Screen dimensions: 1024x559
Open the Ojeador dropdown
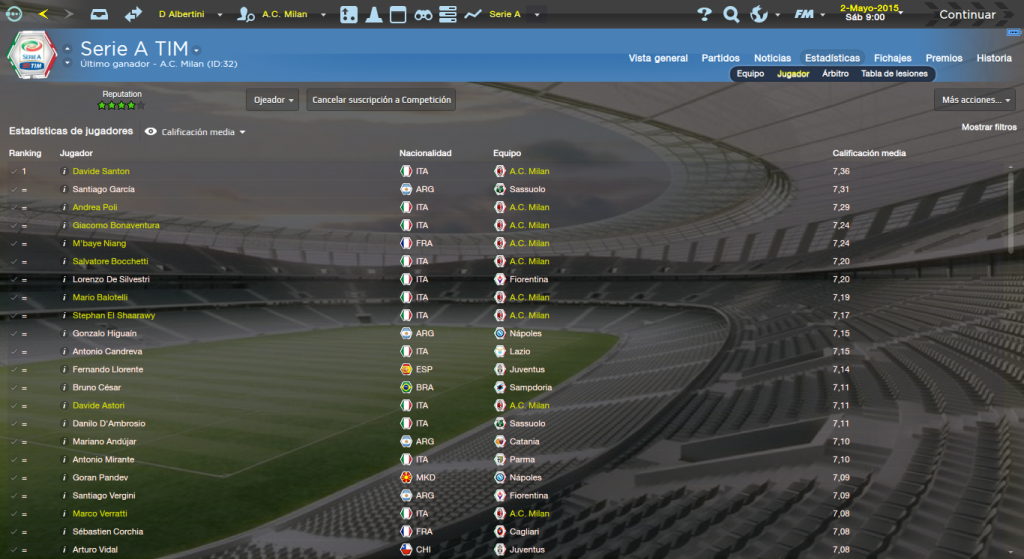click(x=272, y=100)
